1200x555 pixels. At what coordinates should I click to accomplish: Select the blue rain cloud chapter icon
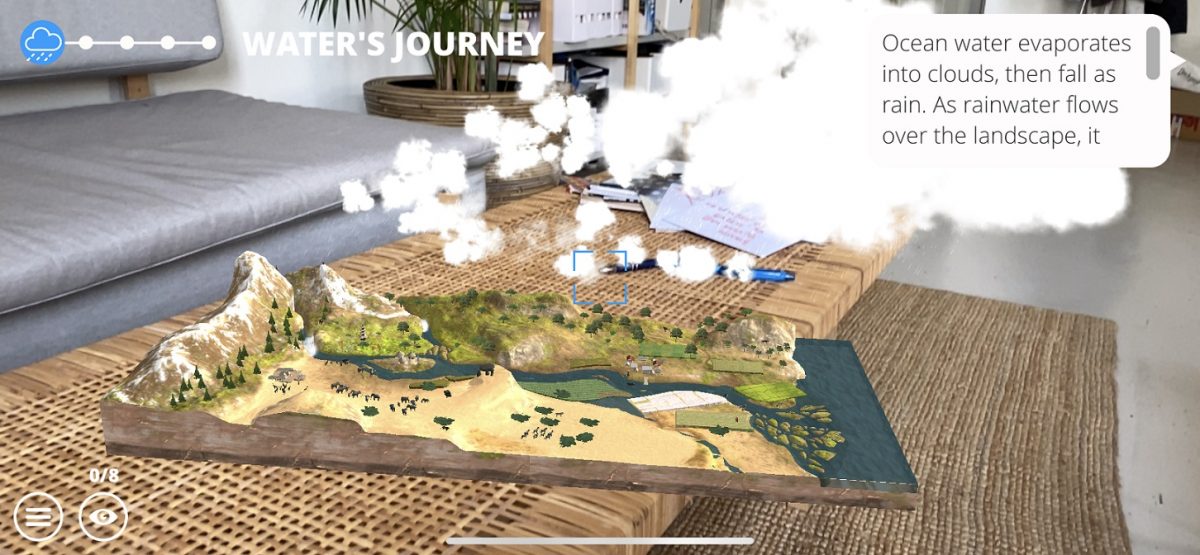coord(43,43)
